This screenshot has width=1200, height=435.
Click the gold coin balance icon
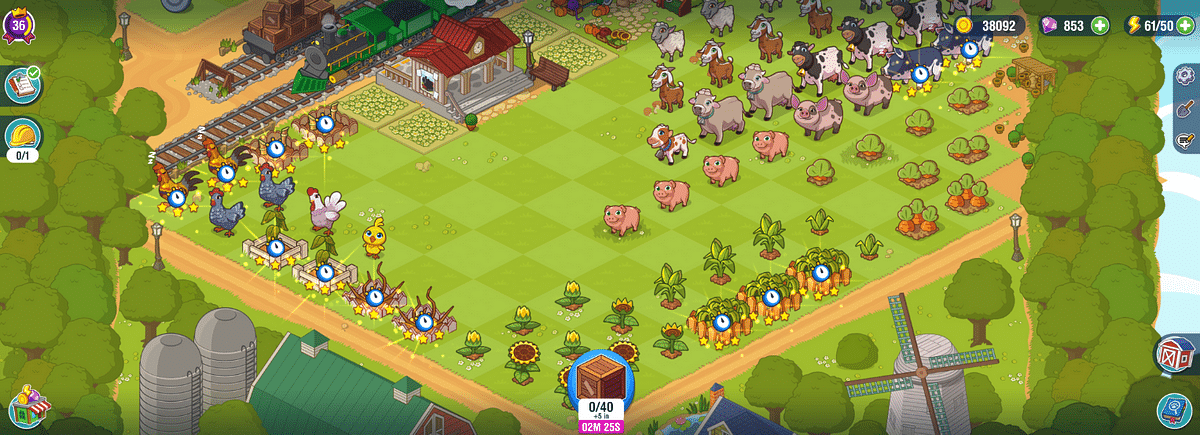[964, 25]
